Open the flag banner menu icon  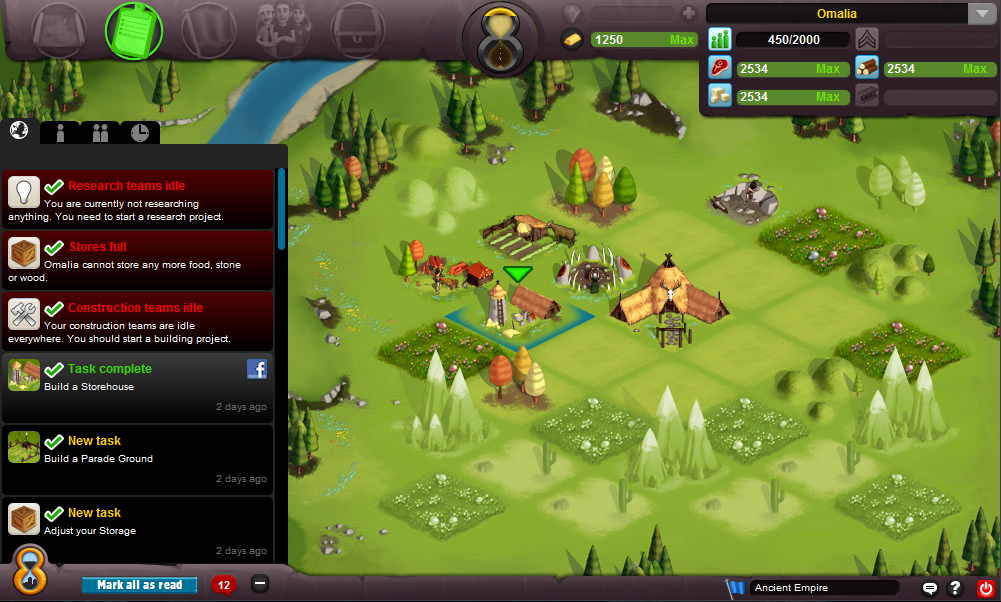coord(208,29)
